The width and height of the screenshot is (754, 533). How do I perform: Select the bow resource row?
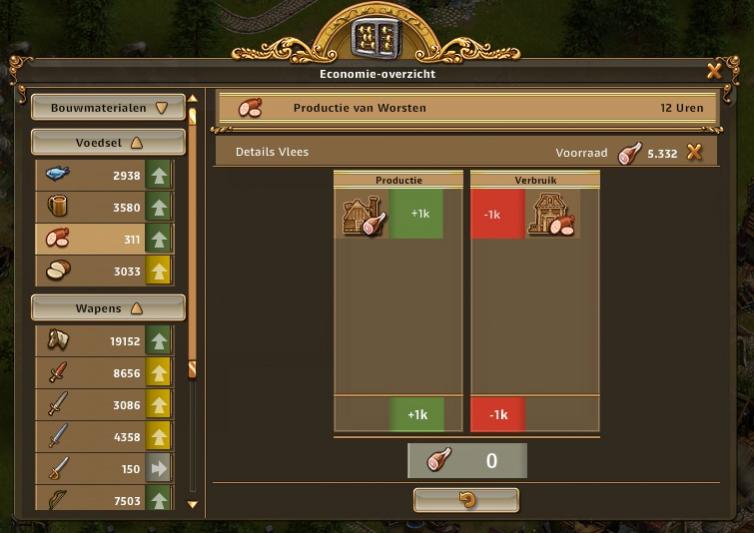click(103, 499)
